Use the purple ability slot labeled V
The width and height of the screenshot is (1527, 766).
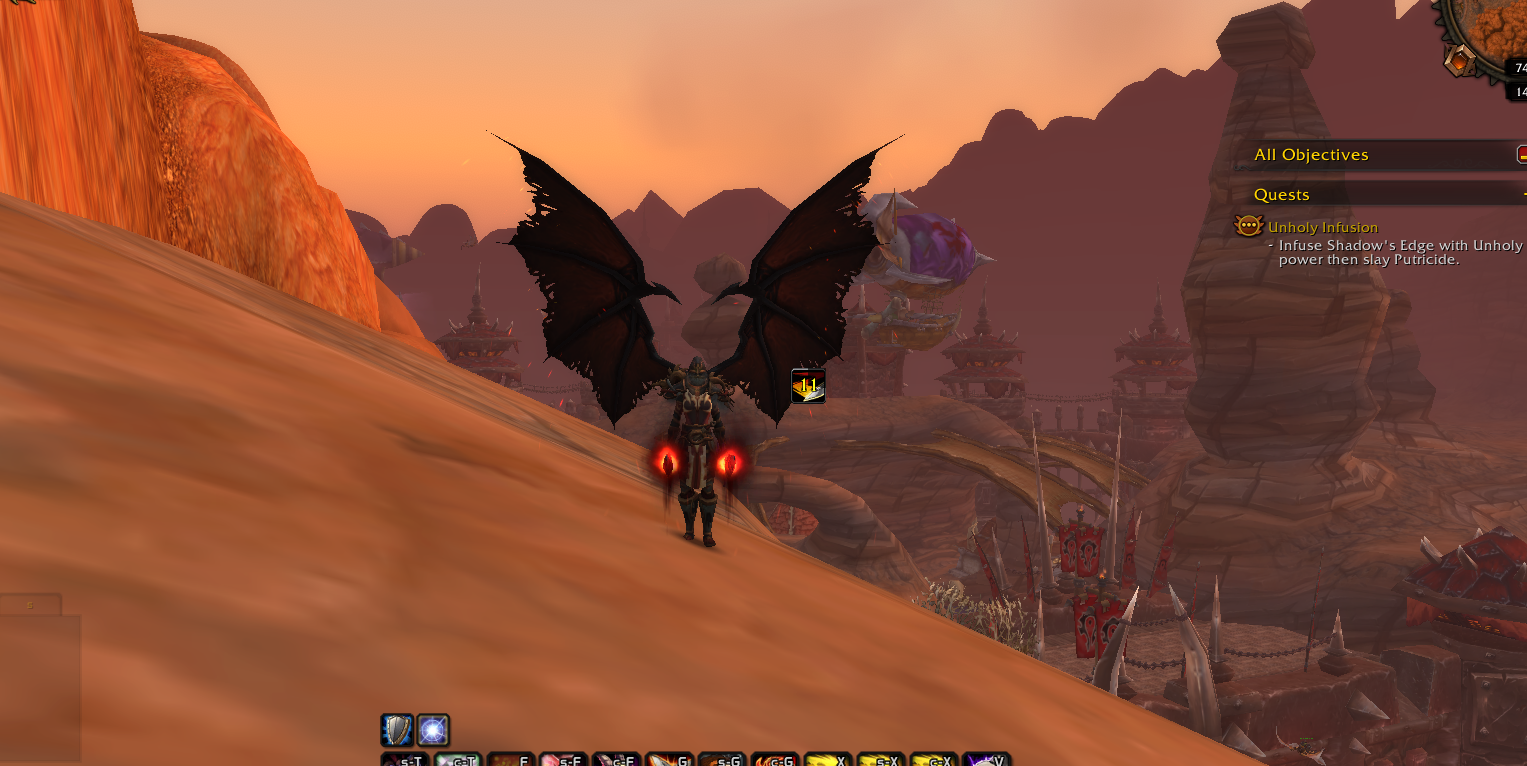989,760
